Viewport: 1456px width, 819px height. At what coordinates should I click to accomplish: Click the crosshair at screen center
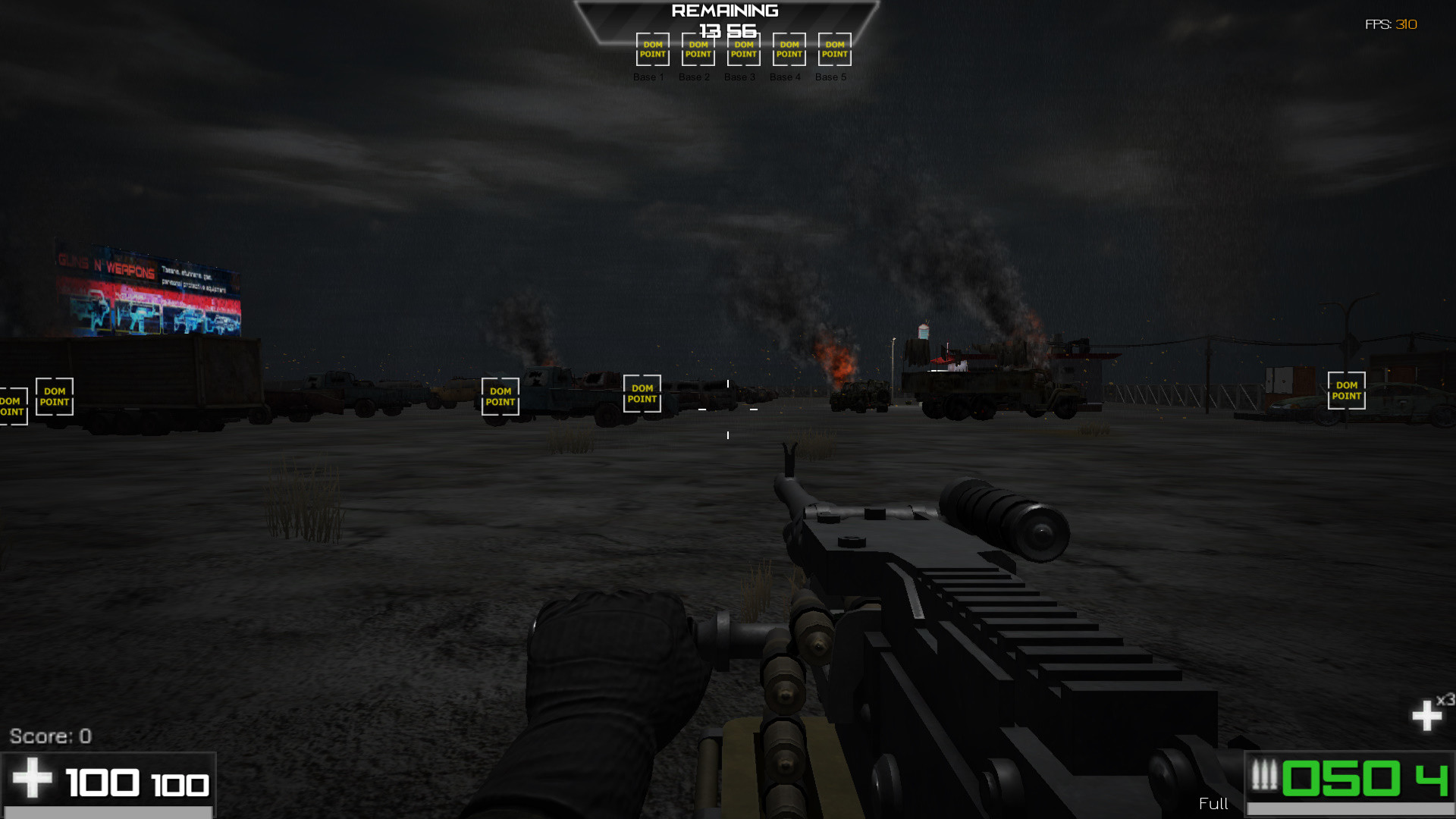[x=728, y=409]
